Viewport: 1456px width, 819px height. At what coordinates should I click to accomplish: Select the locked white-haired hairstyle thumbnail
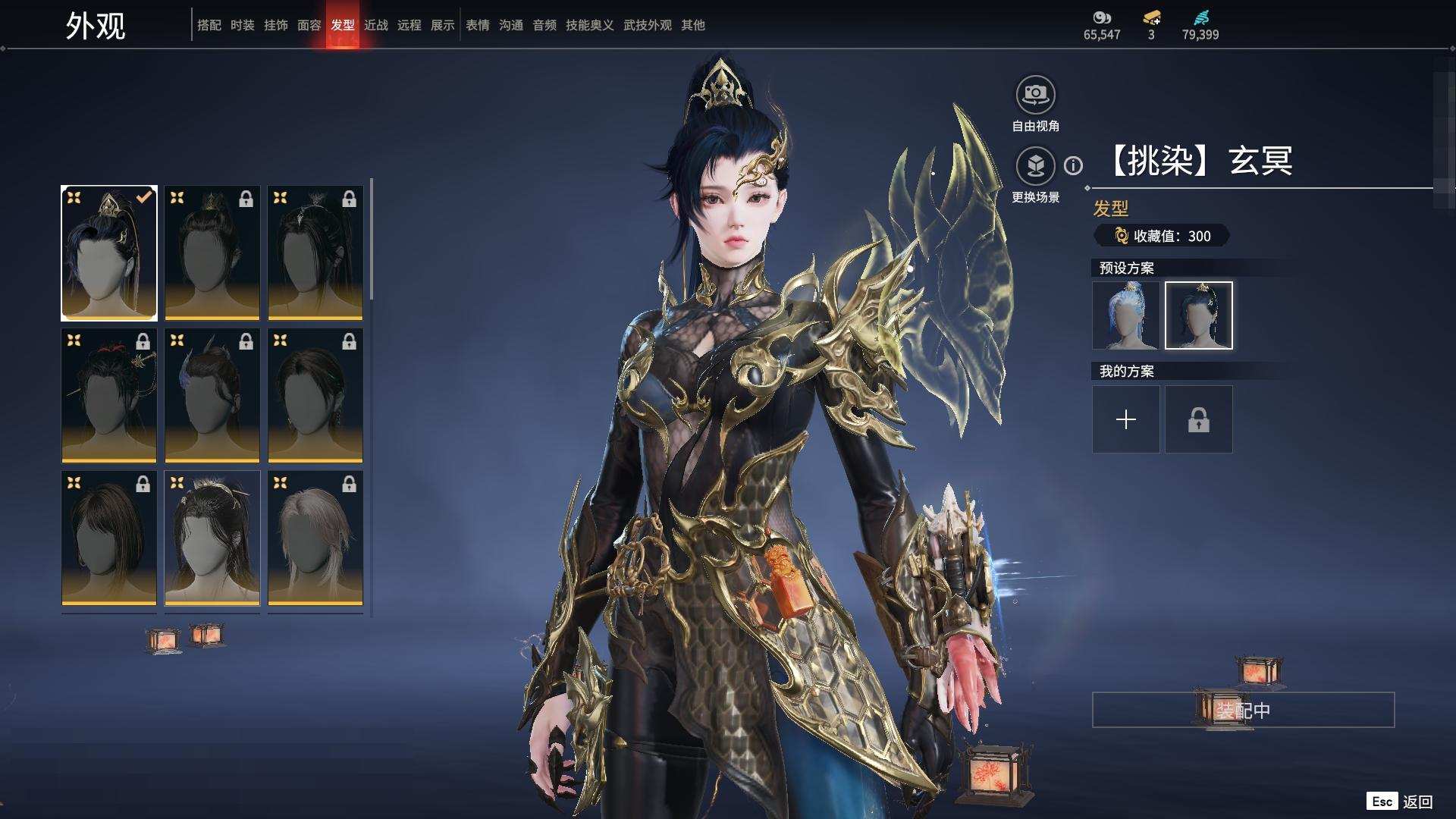(315, 538)
